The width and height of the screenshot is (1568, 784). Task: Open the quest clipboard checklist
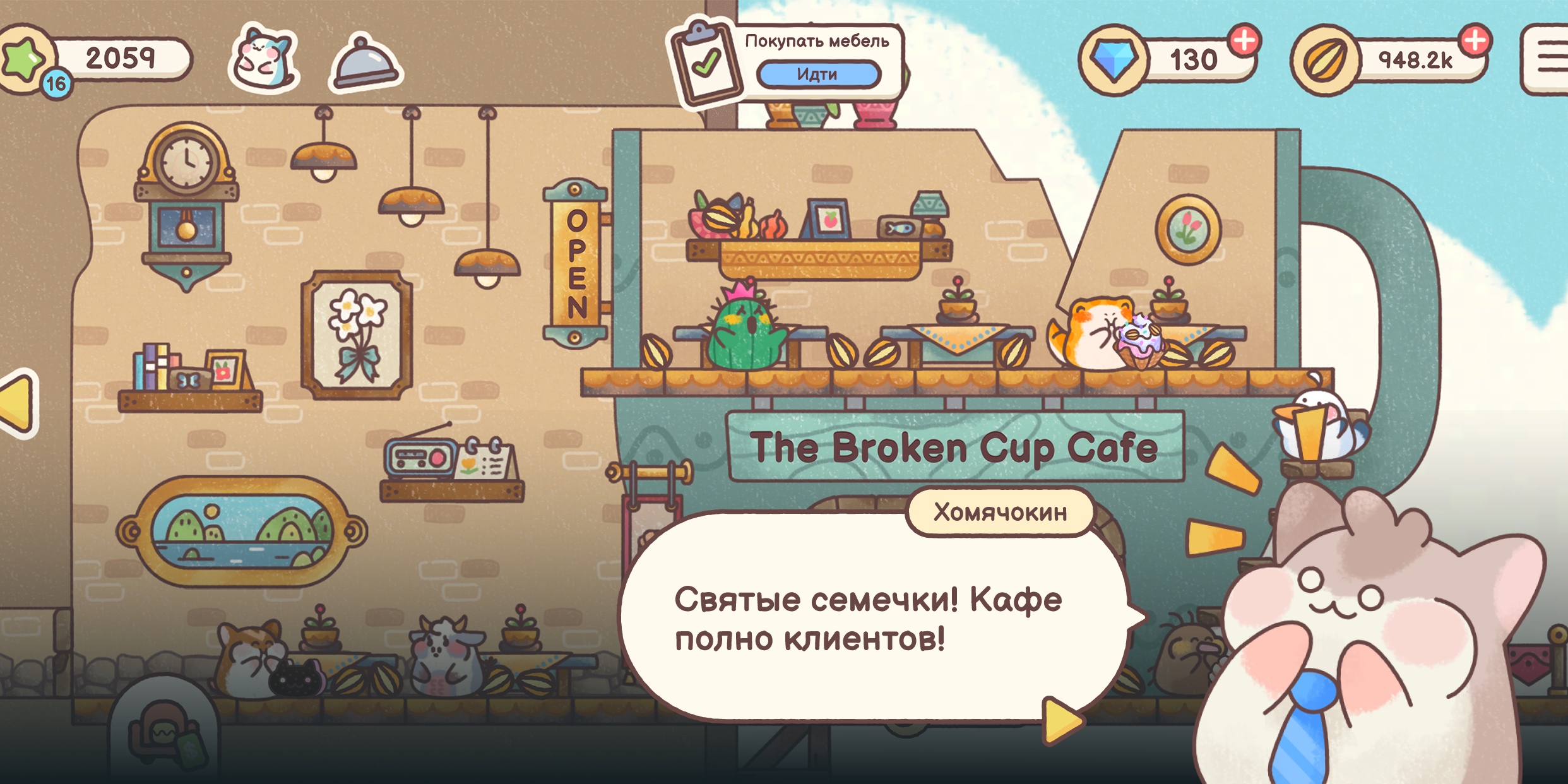tap(706, 63)
